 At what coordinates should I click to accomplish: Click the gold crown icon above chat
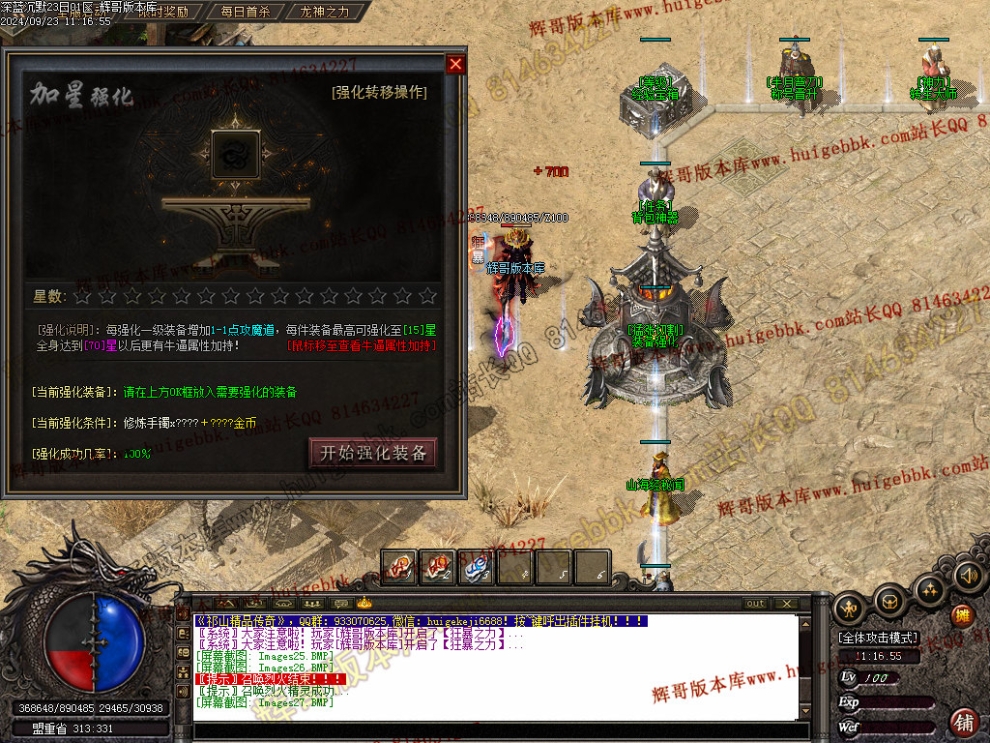(x=364, y=603)
